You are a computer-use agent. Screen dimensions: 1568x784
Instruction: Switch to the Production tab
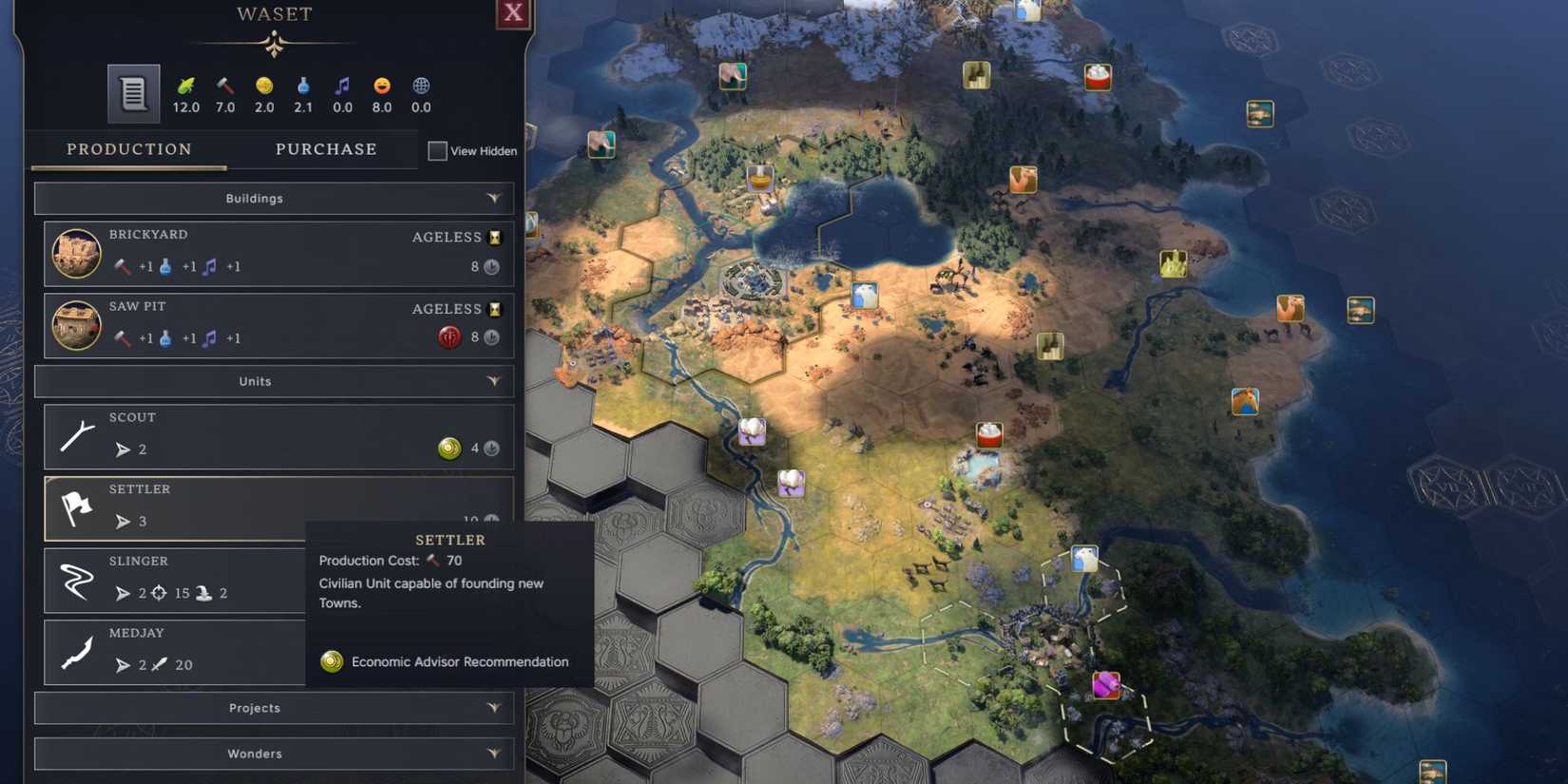(128, 149)
